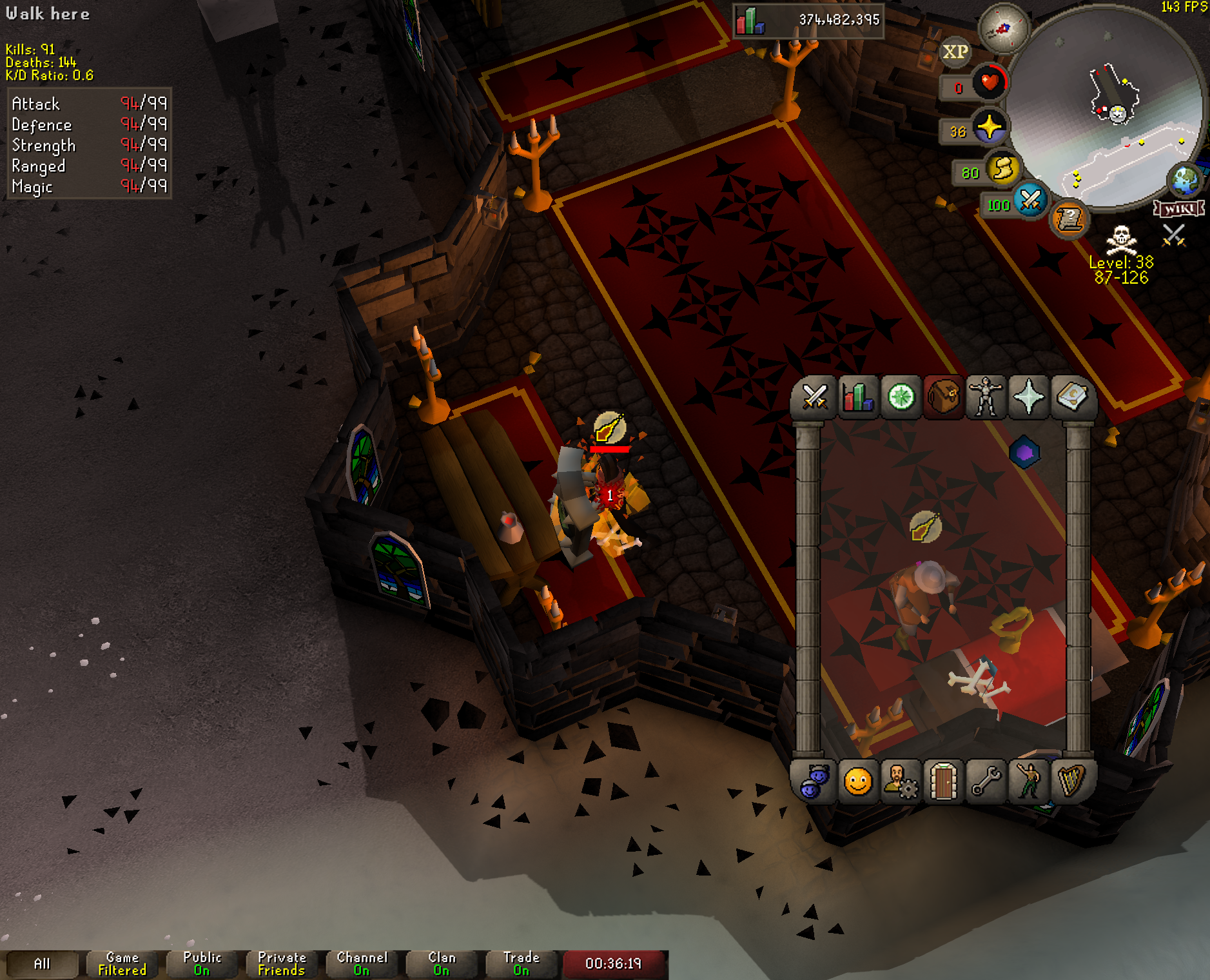Open the Quest List tab
Screen dimensions: 1210x980
coord(901,397)
